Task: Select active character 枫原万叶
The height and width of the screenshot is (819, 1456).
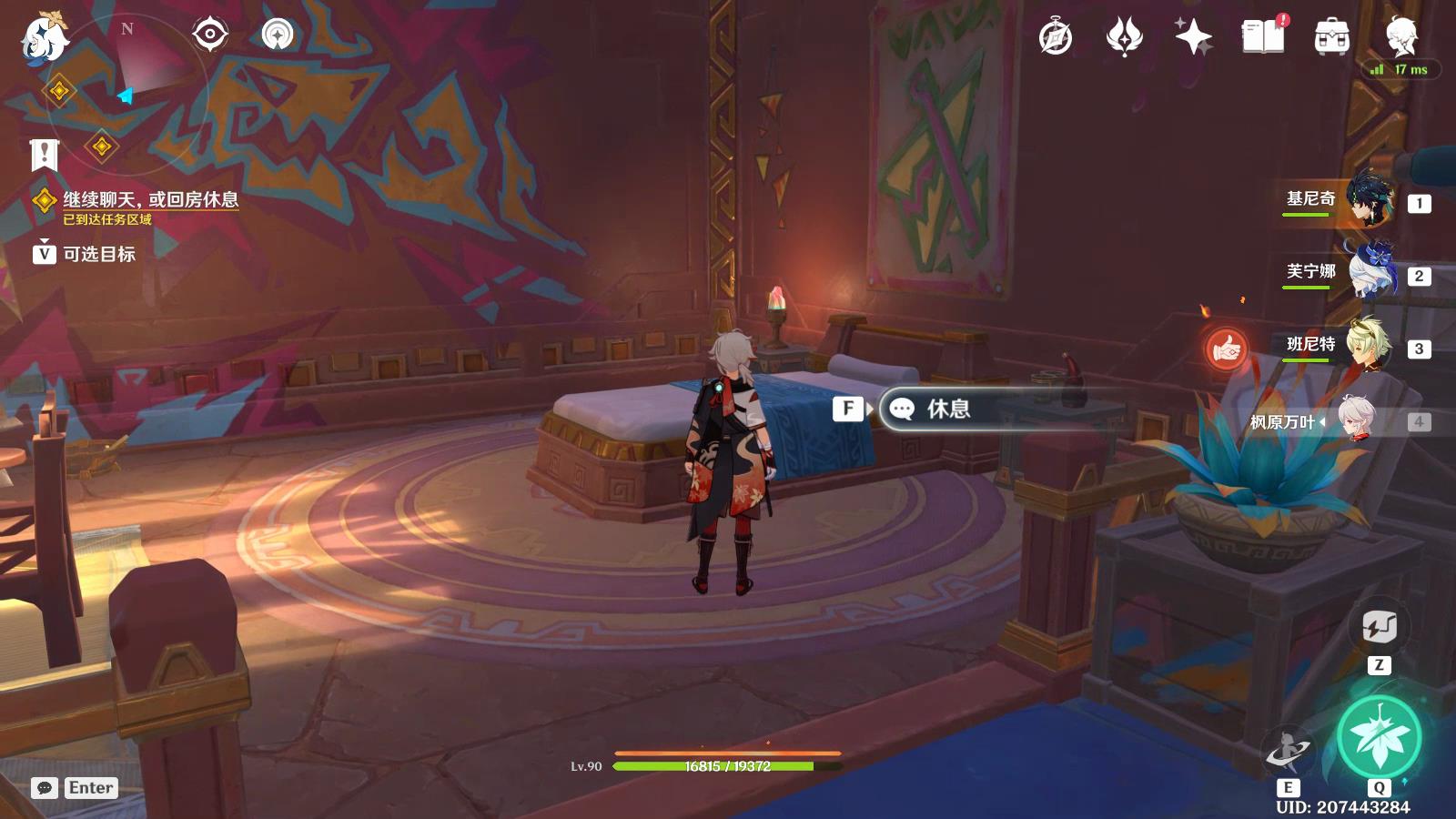Action: coord(1356,420)
